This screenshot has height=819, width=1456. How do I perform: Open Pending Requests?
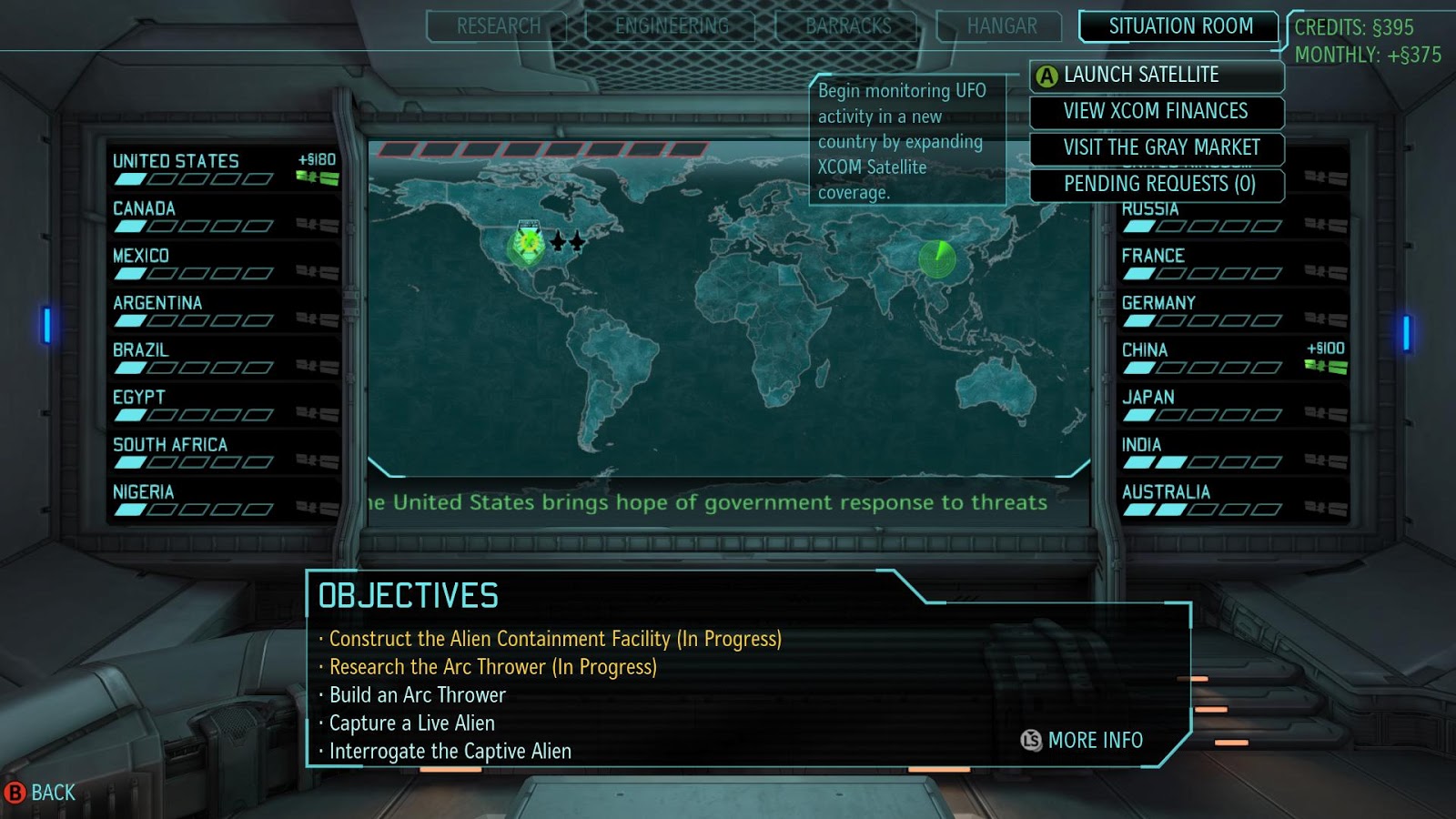(1157, 185)
